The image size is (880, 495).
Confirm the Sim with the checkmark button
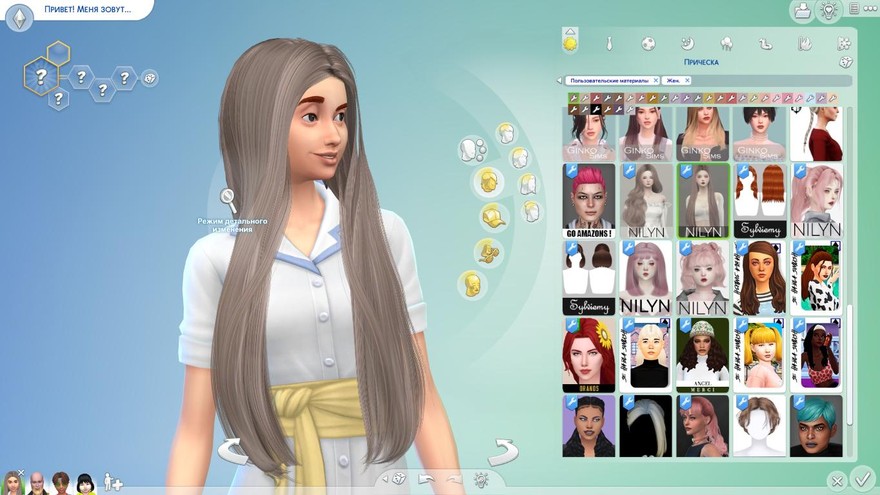click(863, 480)
